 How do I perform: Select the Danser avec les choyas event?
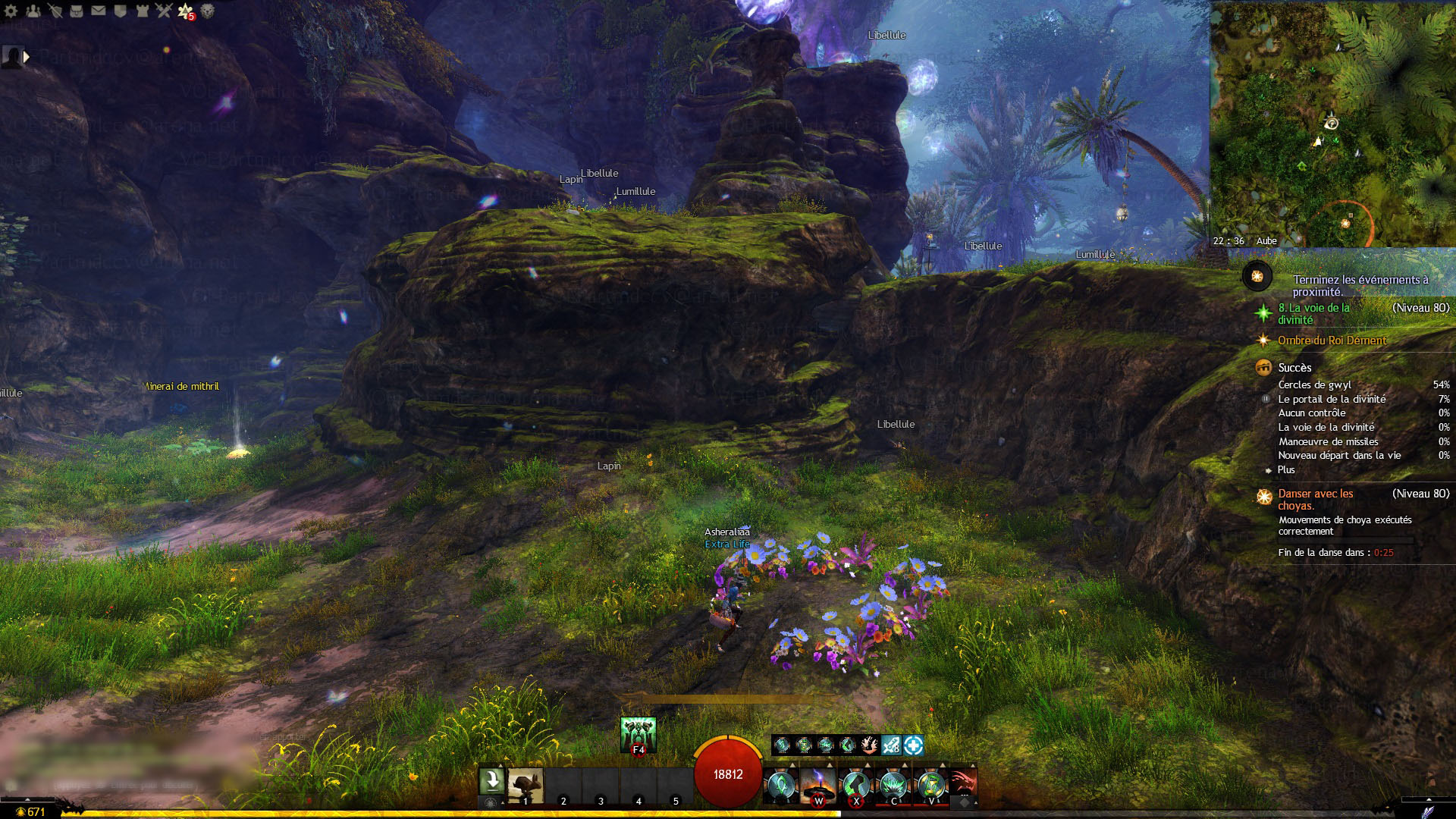1315,499
